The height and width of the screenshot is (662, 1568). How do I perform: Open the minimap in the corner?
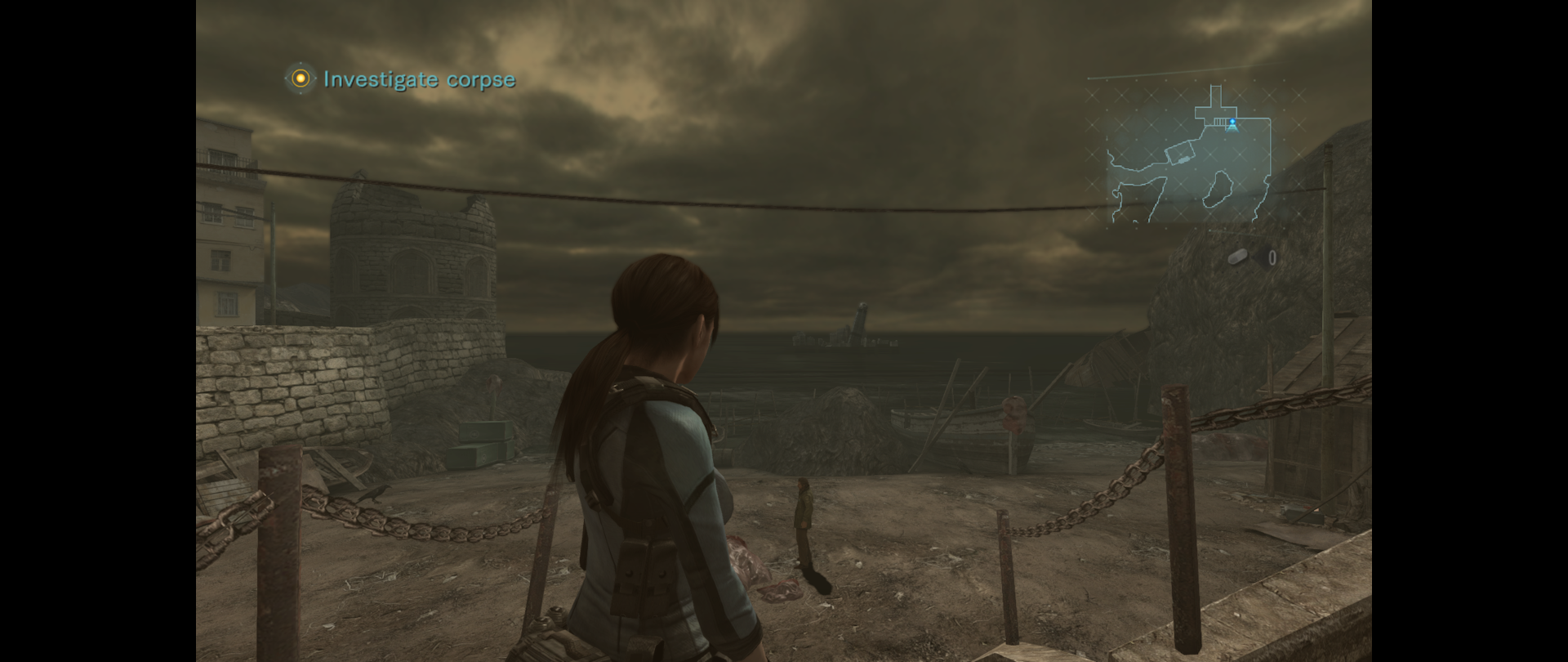1187,155
